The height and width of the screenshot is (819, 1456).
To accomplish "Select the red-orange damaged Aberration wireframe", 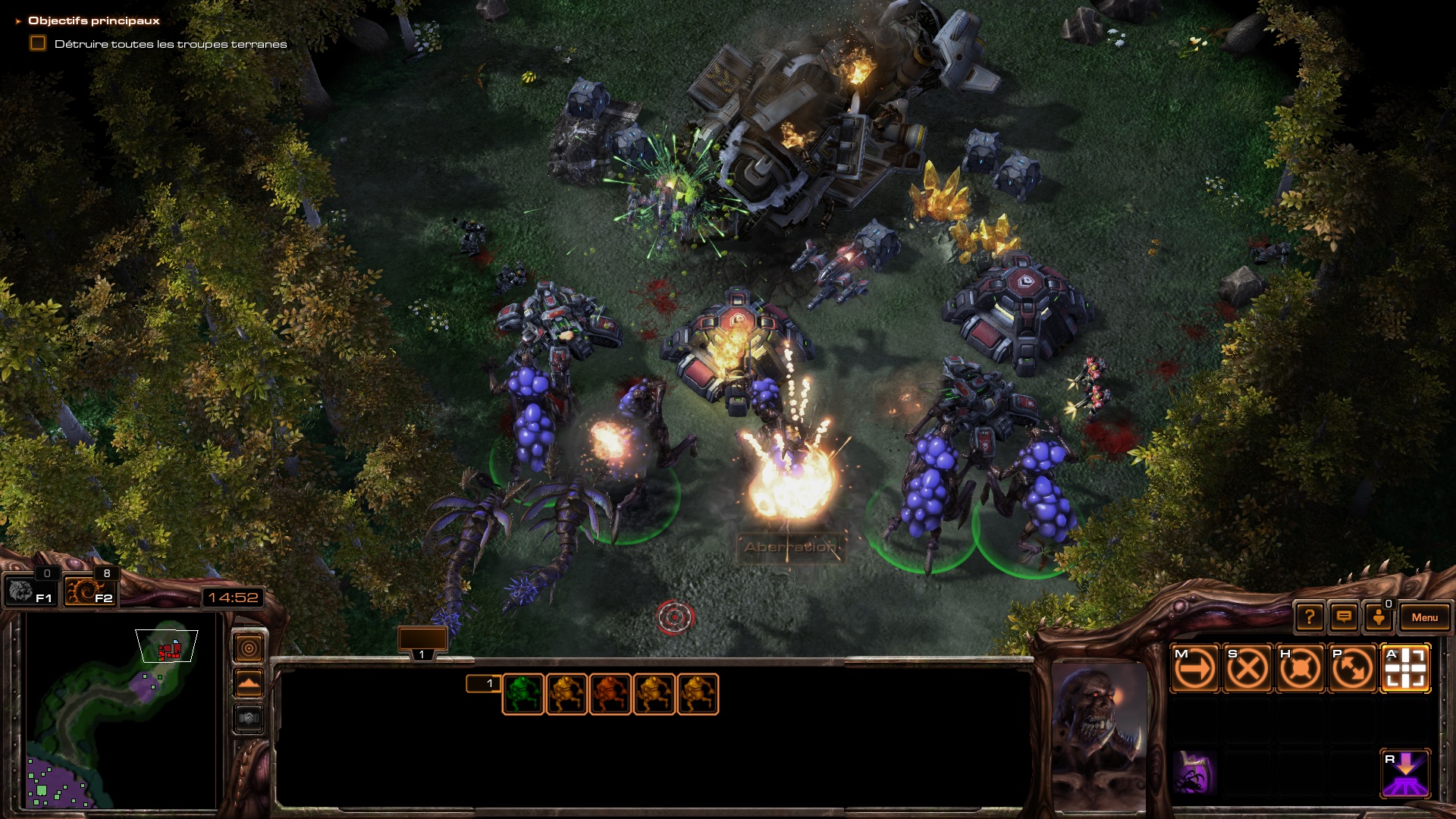I will coord(610,694).
